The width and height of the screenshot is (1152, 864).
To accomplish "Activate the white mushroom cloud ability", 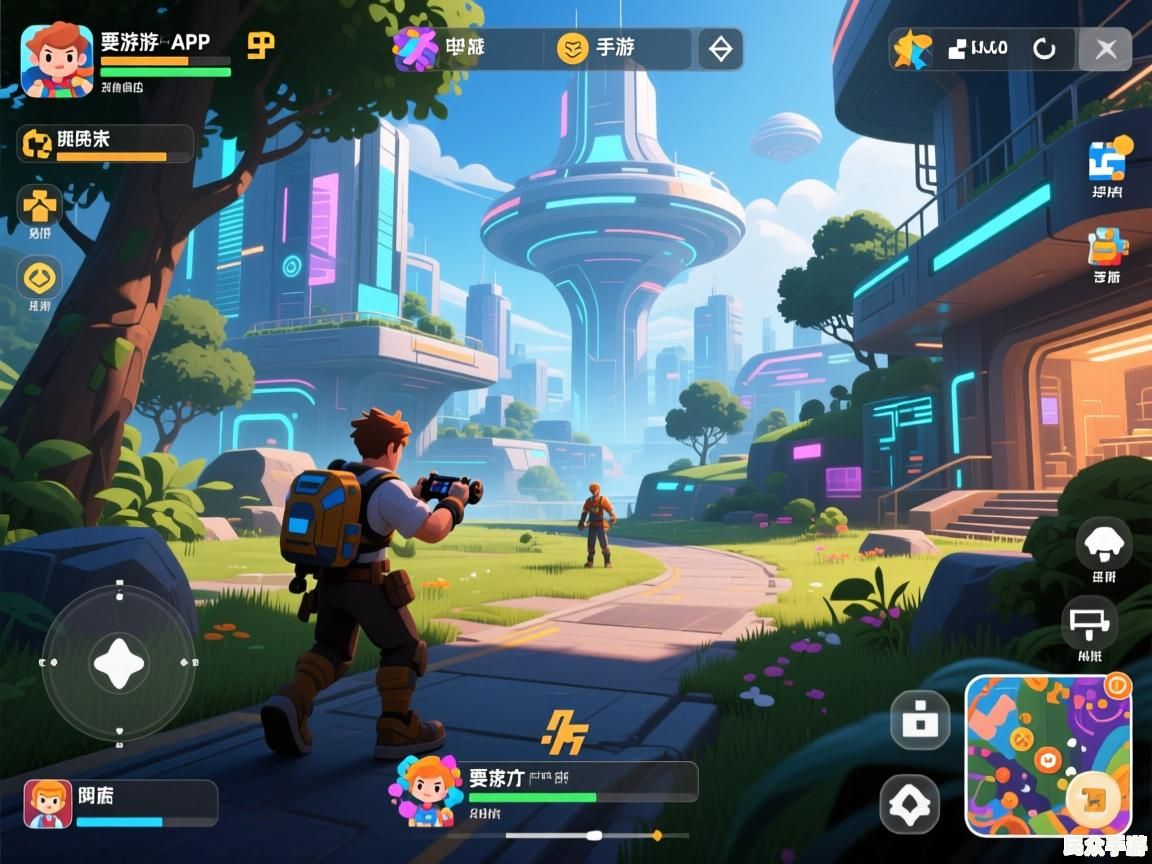I will coord(1104,544).
